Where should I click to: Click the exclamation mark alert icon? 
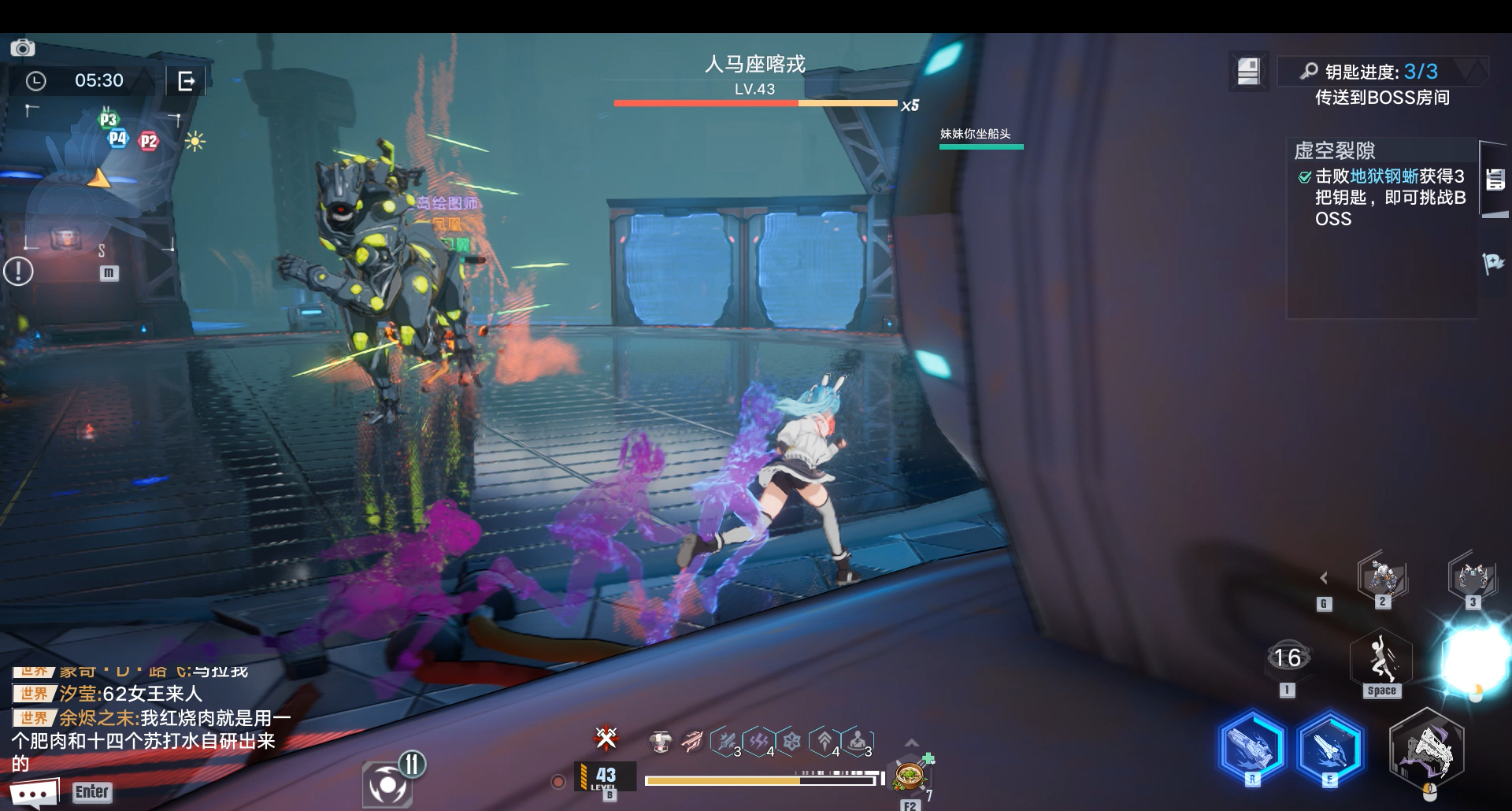coord(18,272)
